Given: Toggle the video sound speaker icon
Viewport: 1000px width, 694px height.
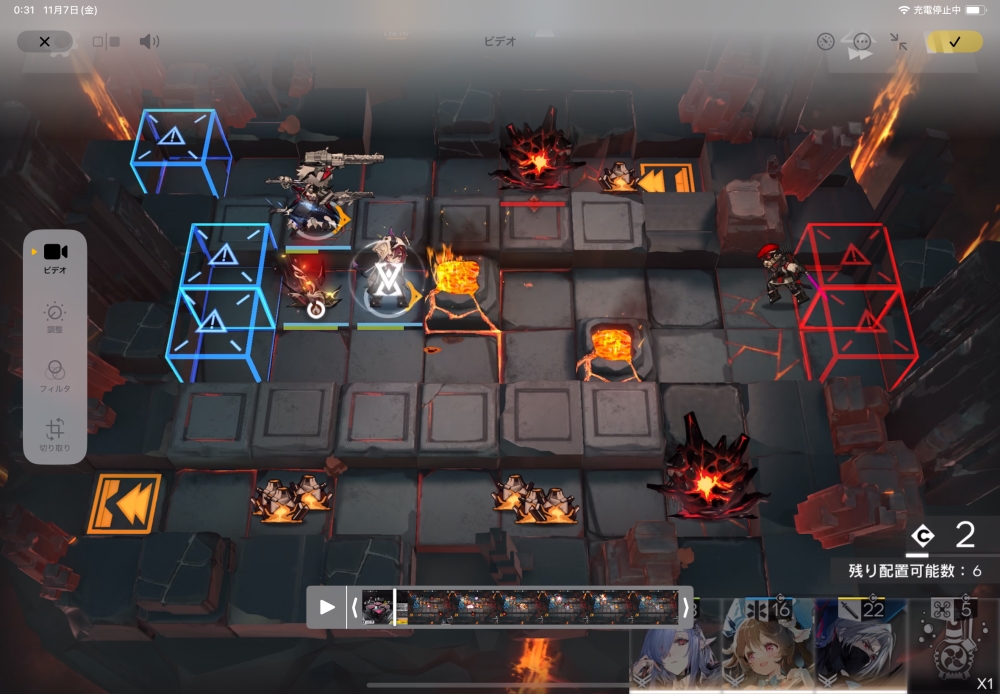Looking at the screenshot, I should [x=149, y=42].
